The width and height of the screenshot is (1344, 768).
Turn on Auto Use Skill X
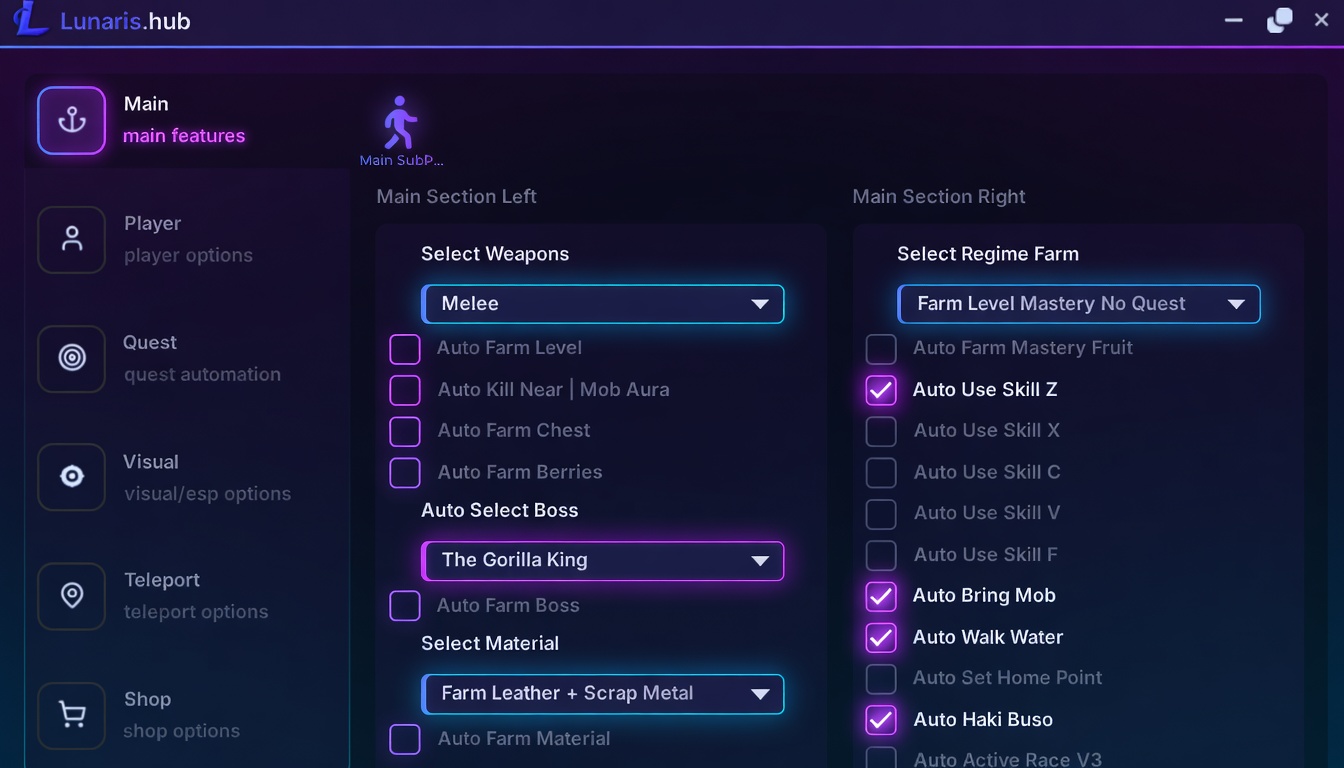(881, 431)
